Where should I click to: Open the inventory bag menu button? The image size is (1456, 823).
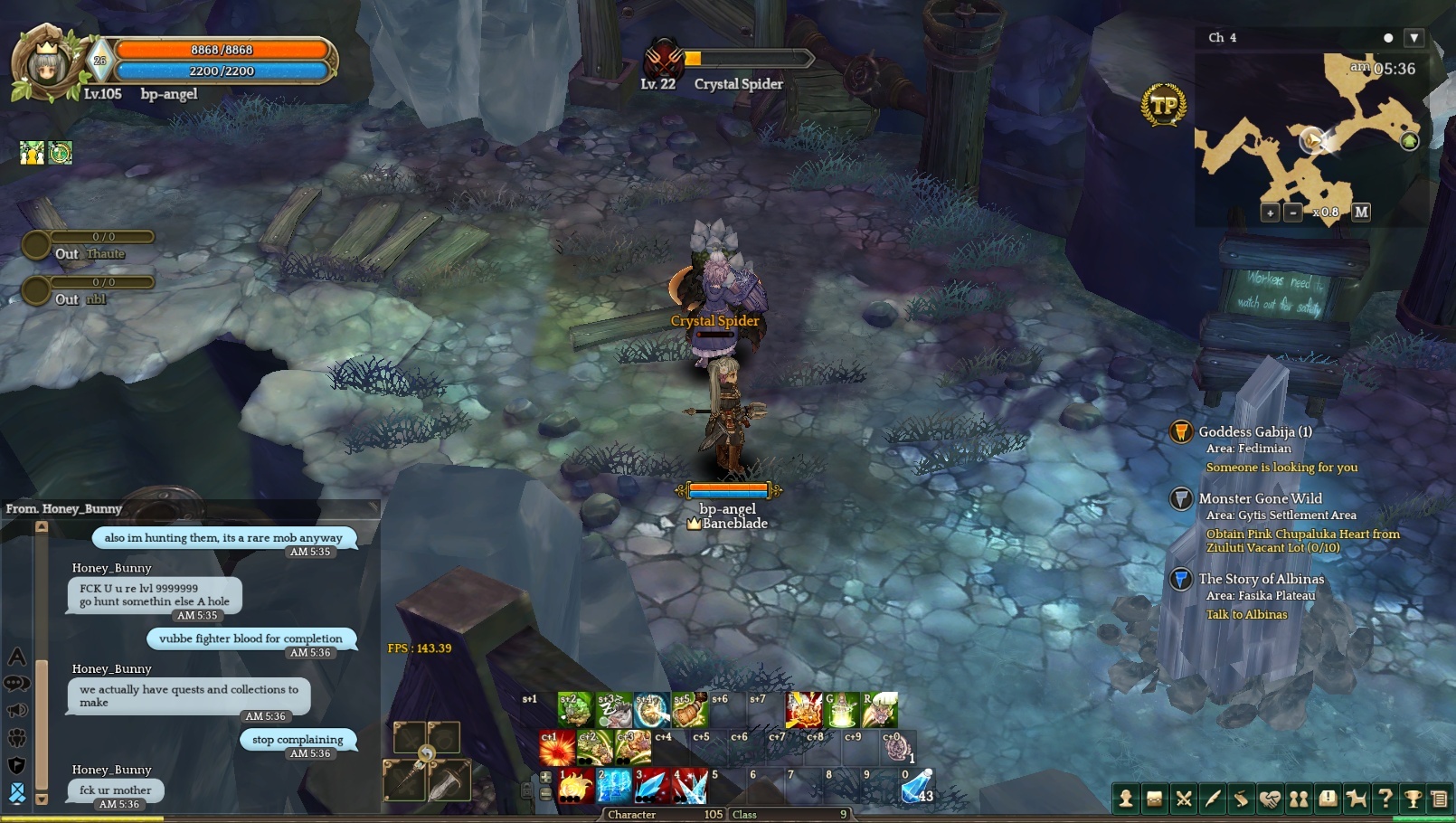(x=1154, y=799)
